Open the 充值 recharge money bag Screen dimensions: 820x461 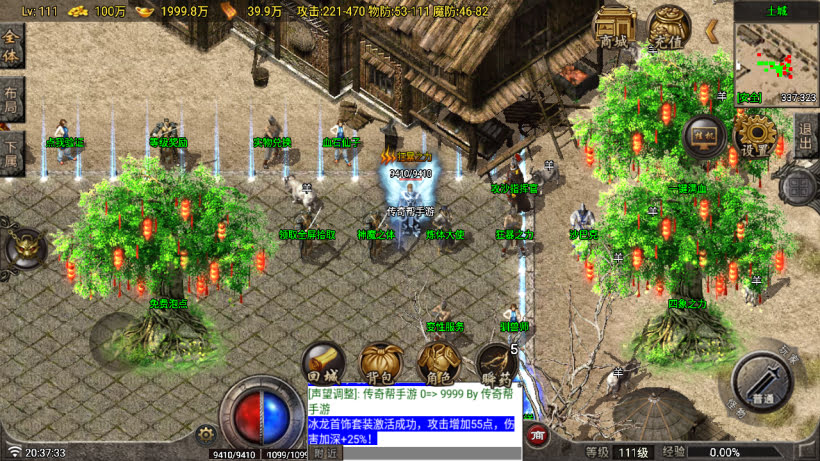(x=668, y=30)
